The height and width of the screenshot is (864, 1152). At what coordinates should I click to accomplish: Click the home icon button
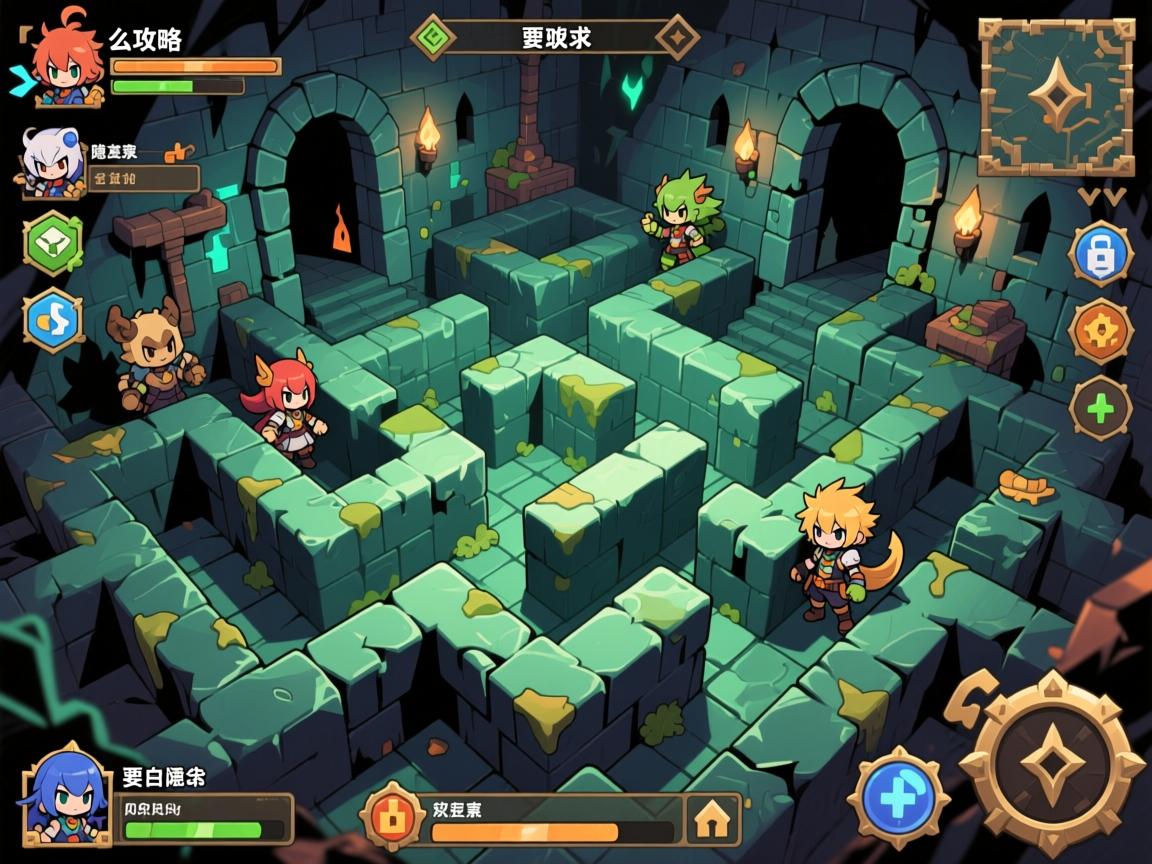pyautogui.click(x=711, y=820)
